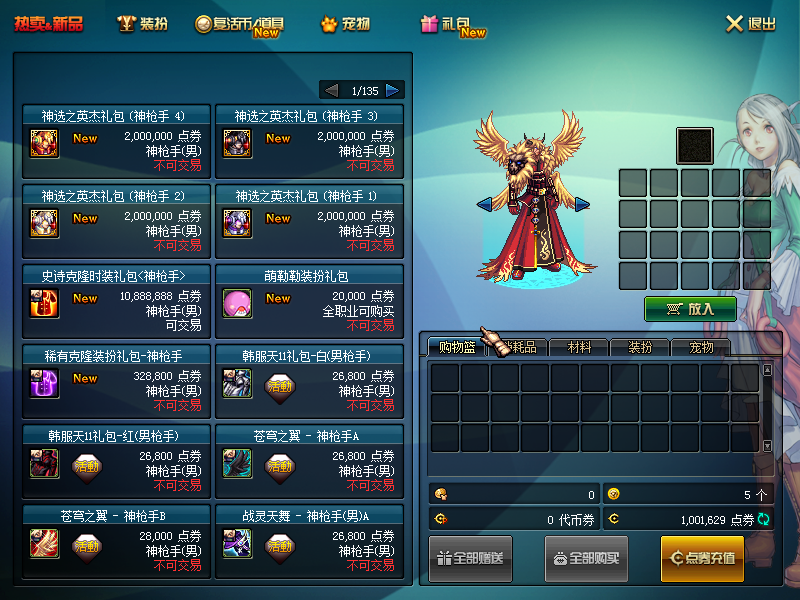Screen dimensions: 800x600
Task: Open the 材料 materials tab
Action: point(580,348)
